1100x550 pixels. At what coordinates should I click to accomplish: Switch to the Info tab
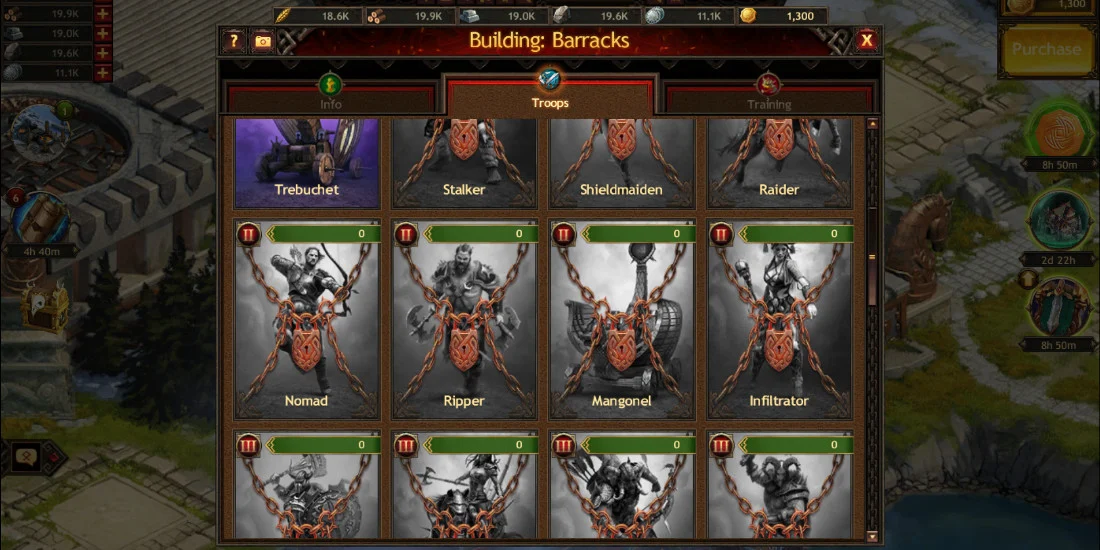[331, 97]
